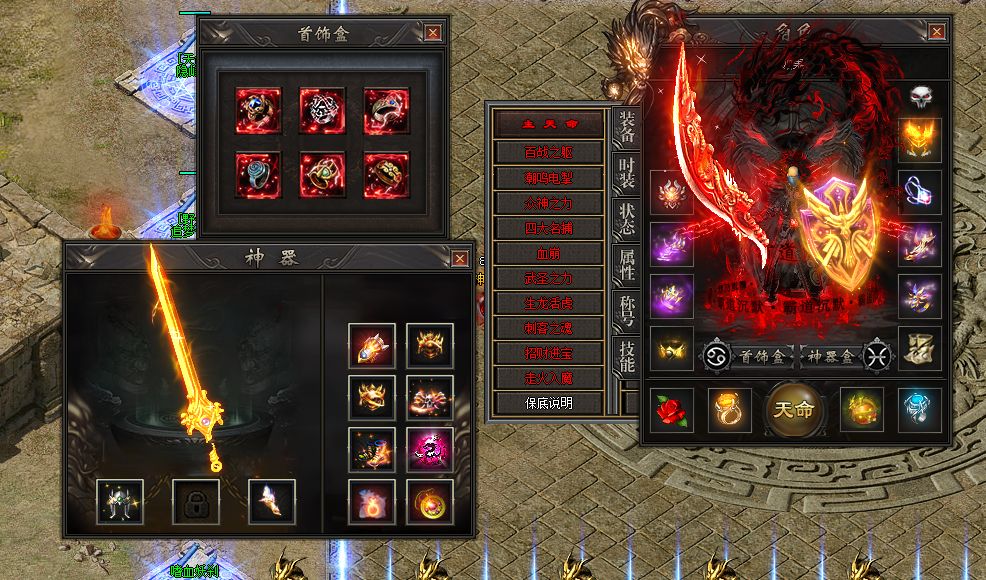Switch to the 状态 status tab
This screenshot has width=986, height=580.
(627, 220)
